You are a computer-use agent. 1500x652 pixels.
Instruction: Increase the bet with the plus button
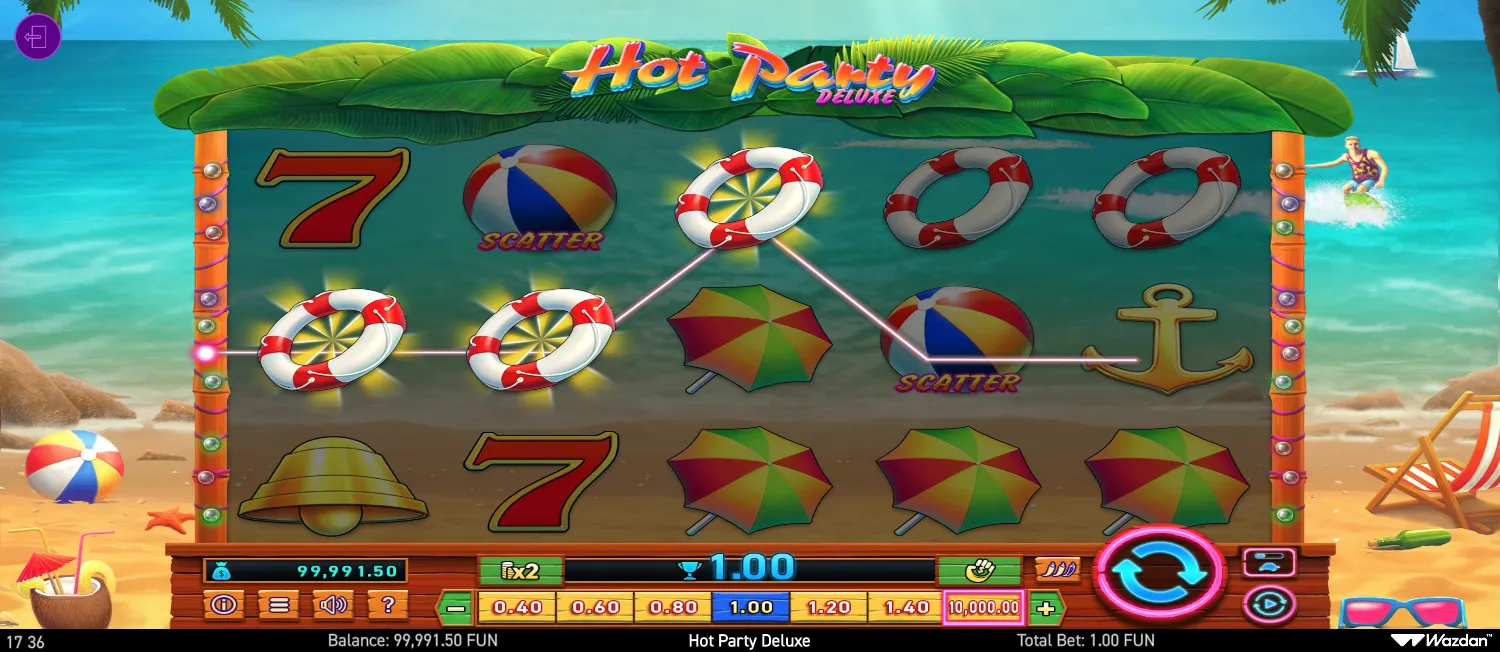1046,607
